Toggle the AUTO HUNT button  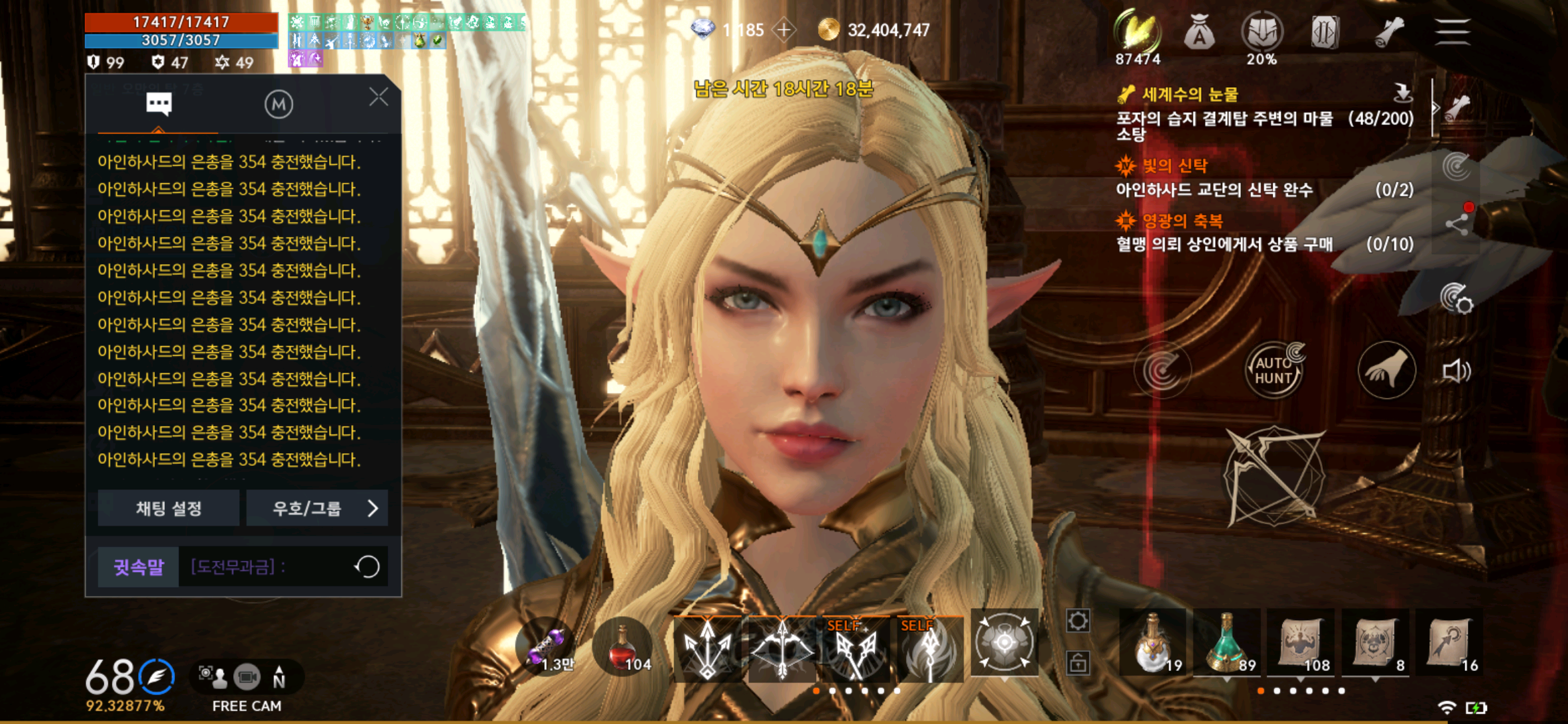point(1273,370)
